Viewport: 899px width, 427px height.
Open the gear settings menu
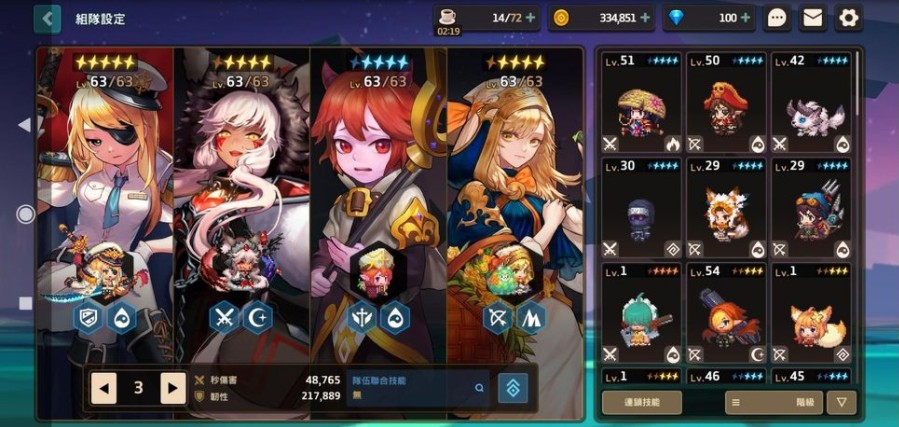pos(848,18)
